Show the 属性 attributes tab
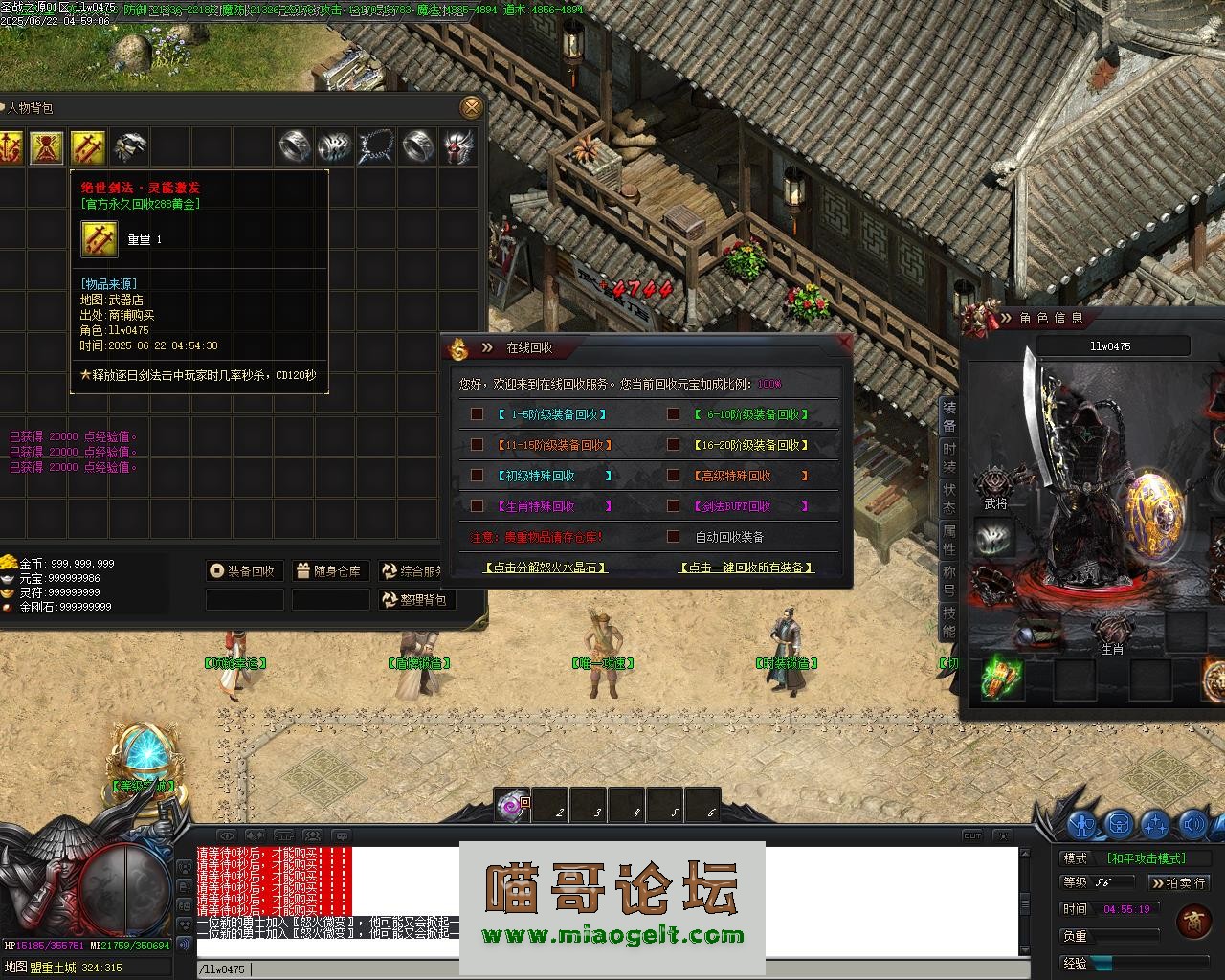The image size is (1225, 980). point(948,540)
